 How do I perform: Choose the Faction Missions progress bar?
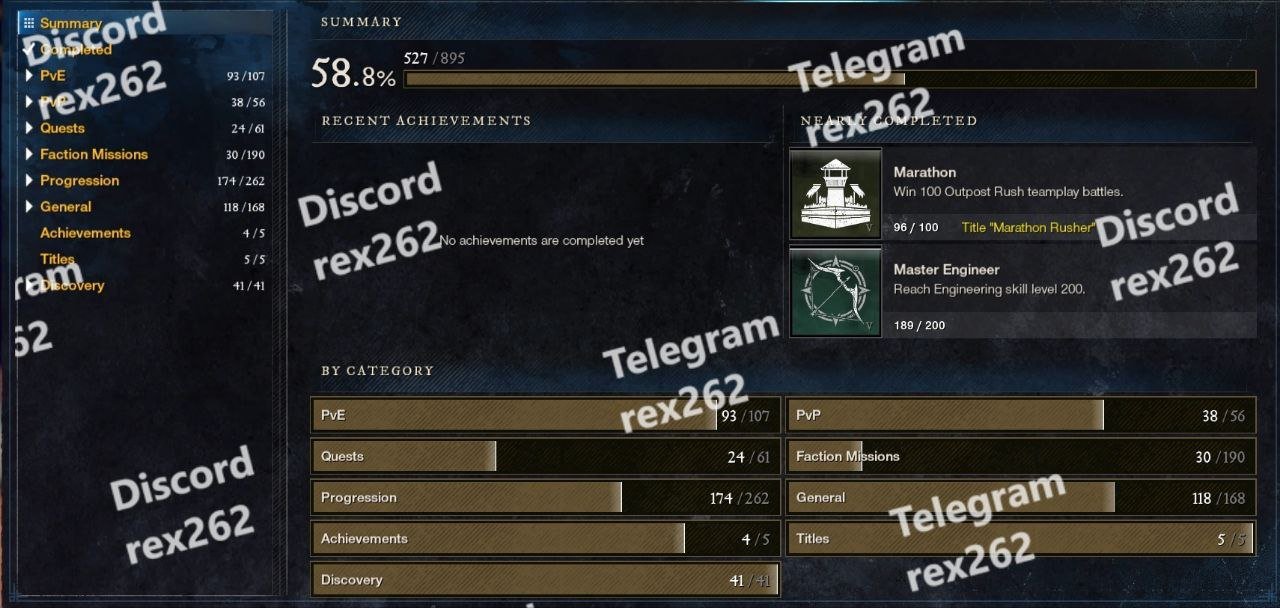[x=1021, y=457]
